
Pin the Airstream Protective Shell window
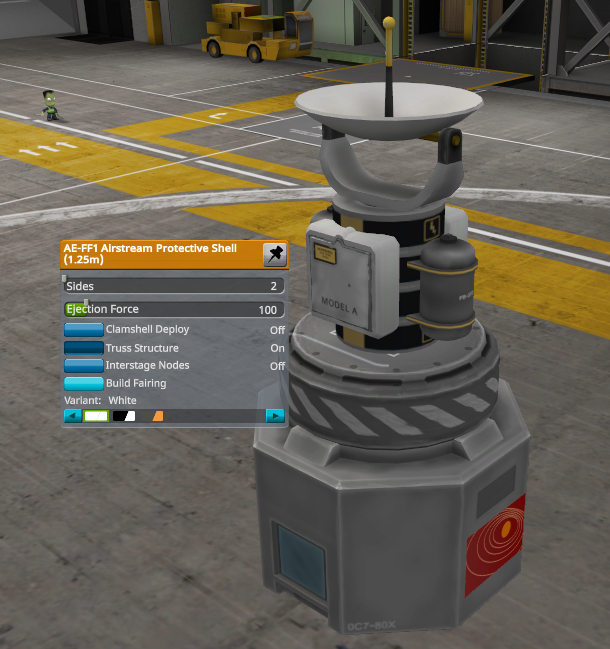pyautogui.click(x=274, y=255)
